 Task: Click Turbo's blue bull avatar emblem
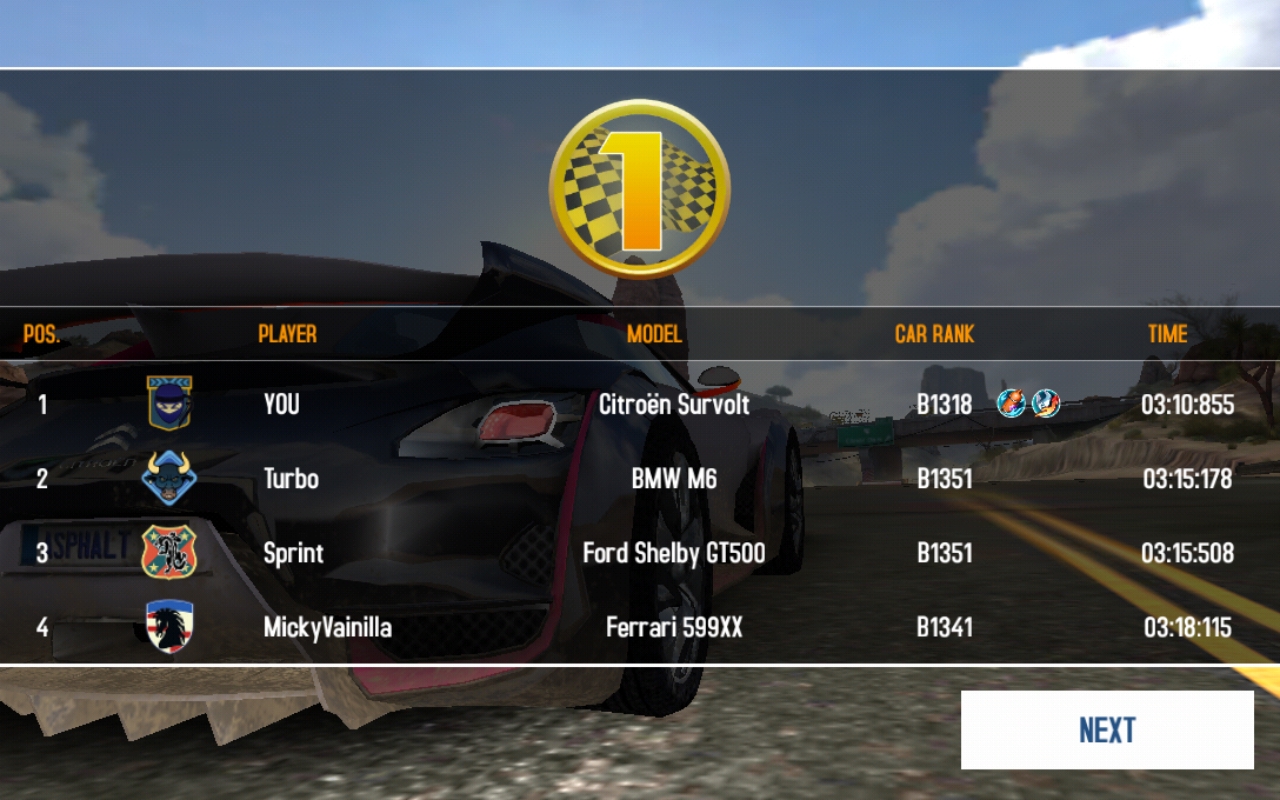coord(170,478)
